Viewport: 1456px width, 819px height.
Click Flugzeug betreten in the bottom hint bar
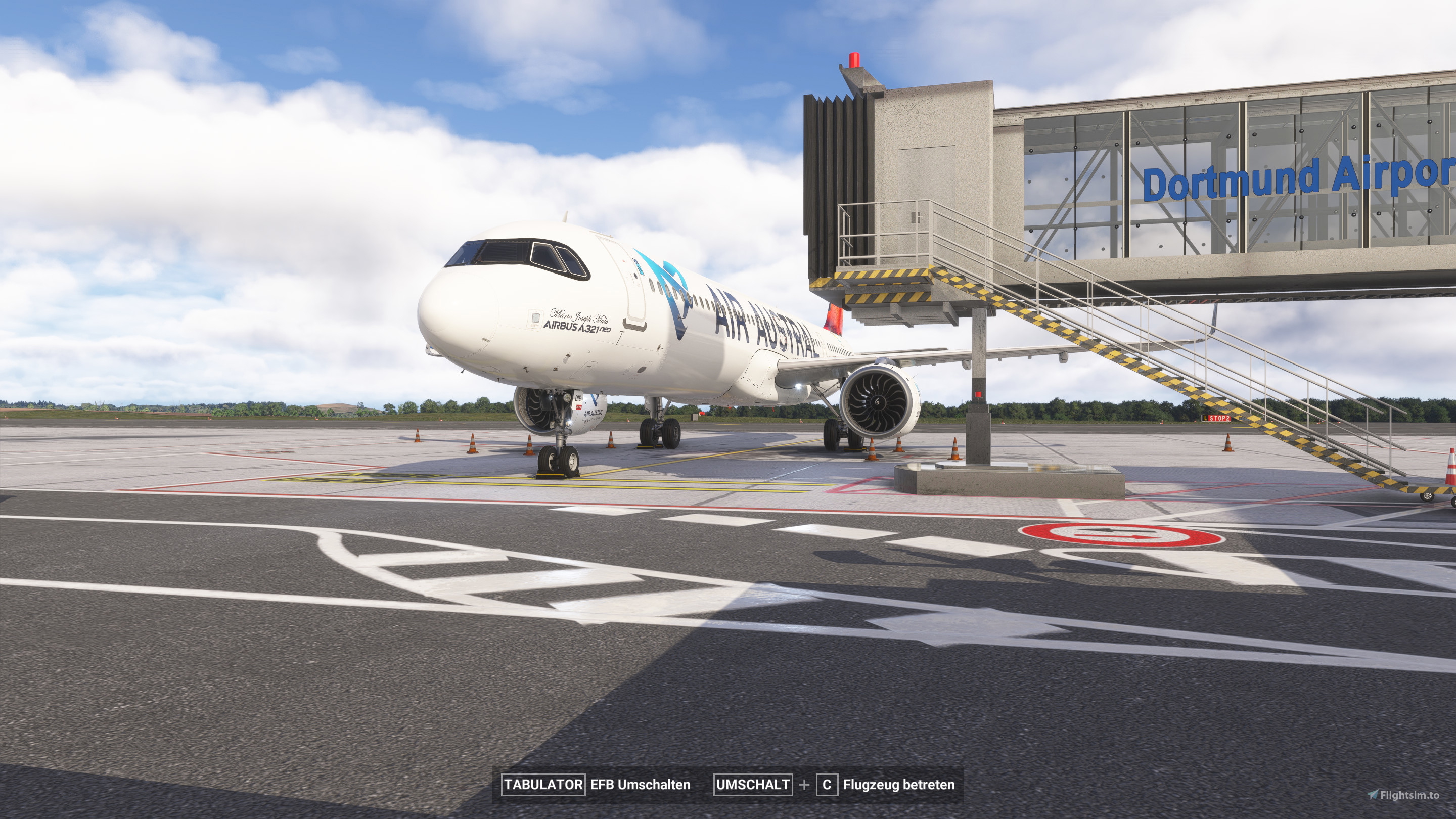(x=899, y=785)
